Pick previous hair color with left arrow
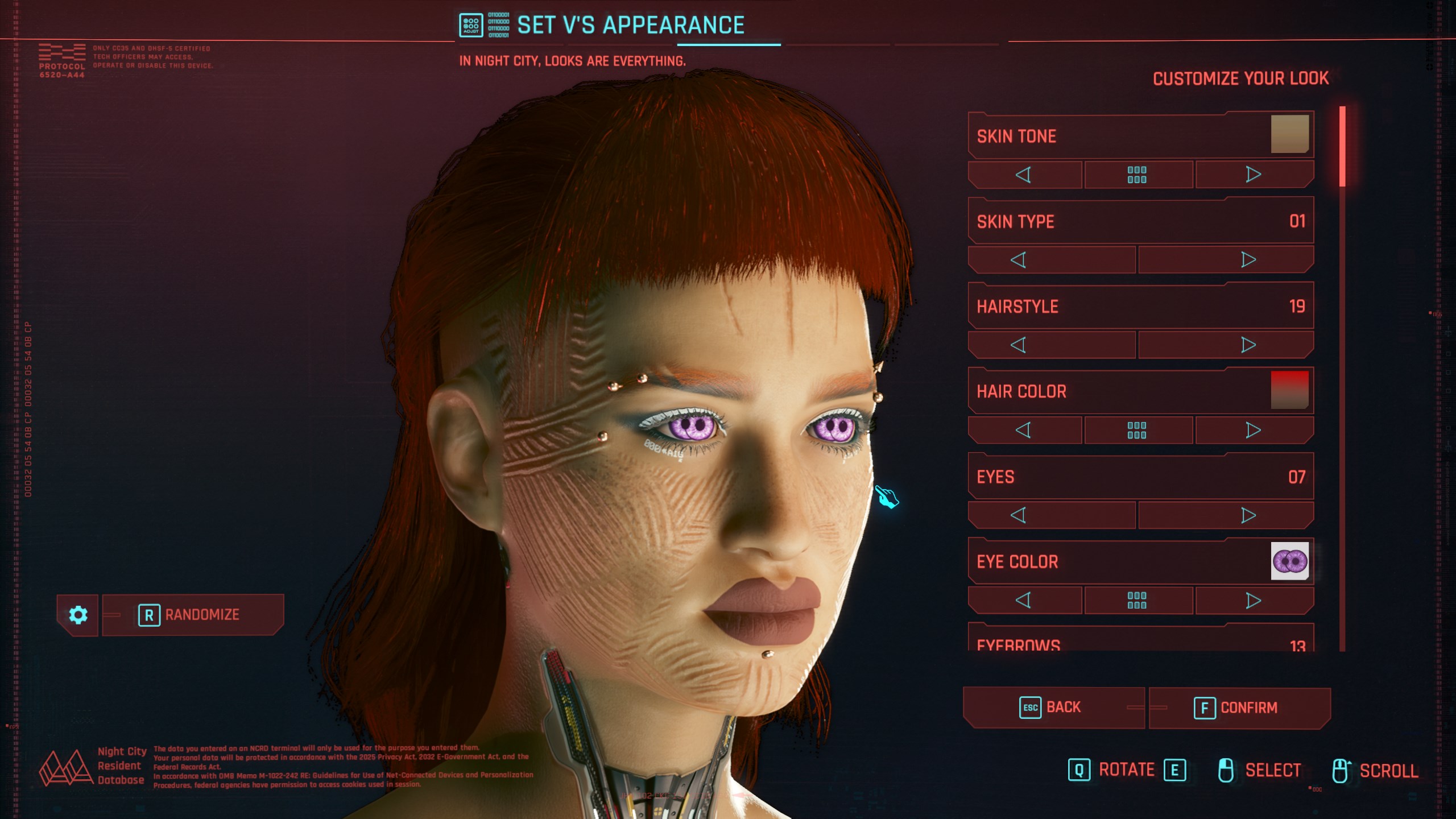The height and width of the screenshot is (819, 1456). click(x=1024, y=431)
